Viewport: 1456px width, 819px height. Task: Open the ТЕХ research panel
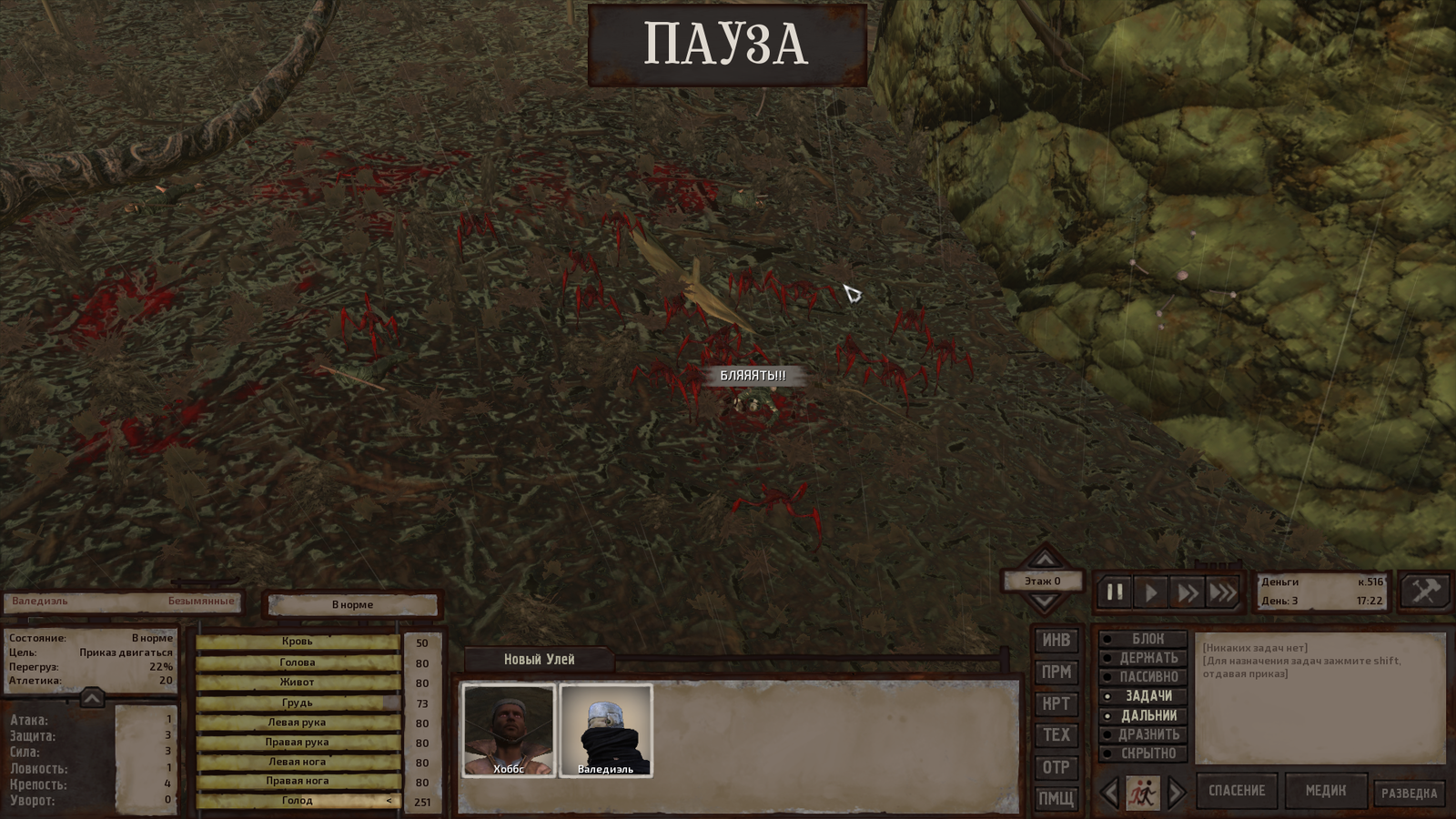[x=1056, y=735]
